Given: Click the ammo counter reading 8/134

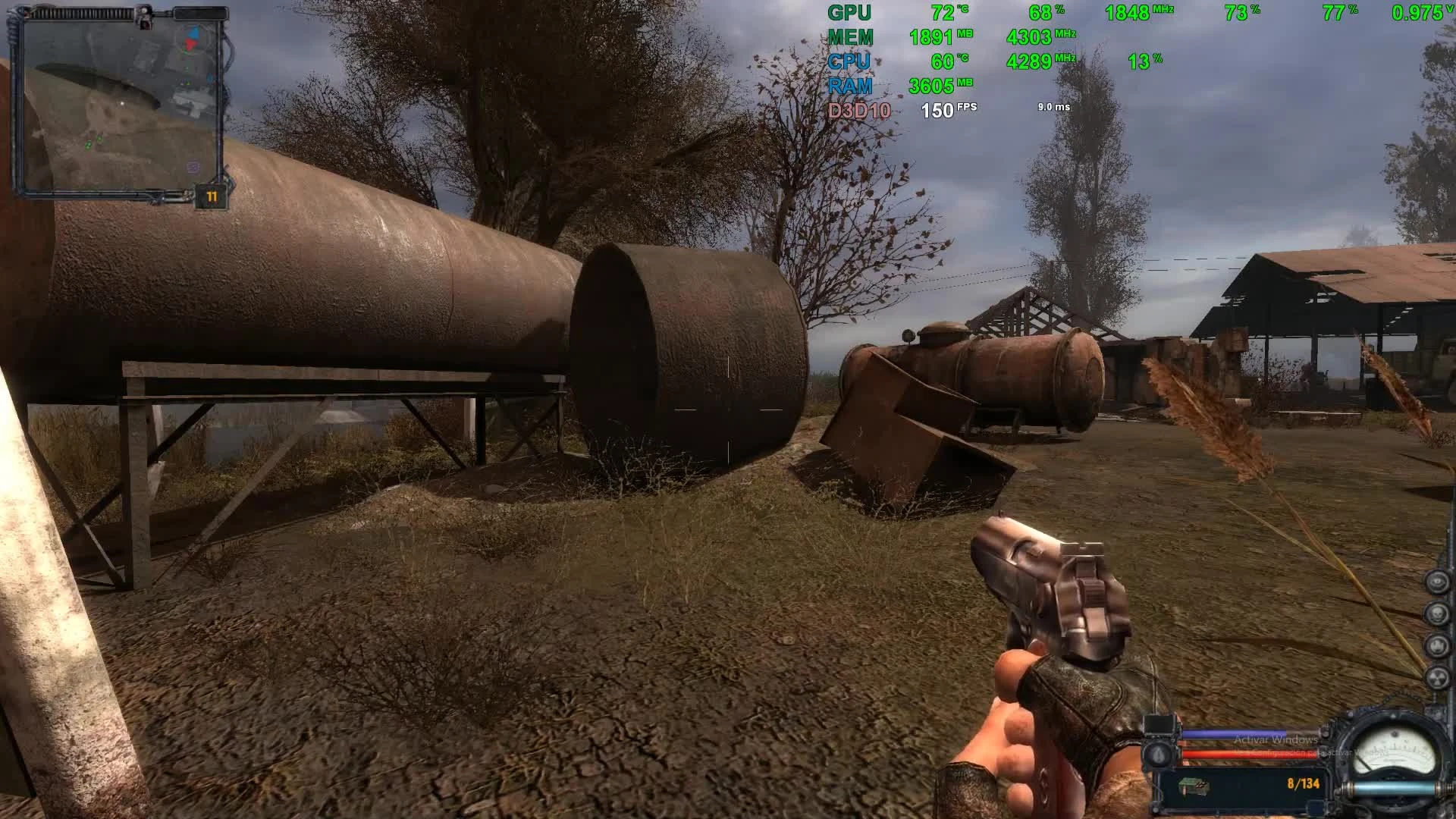Looking at the screenshot, I should pyautogui.click(x=1304, y=783).
